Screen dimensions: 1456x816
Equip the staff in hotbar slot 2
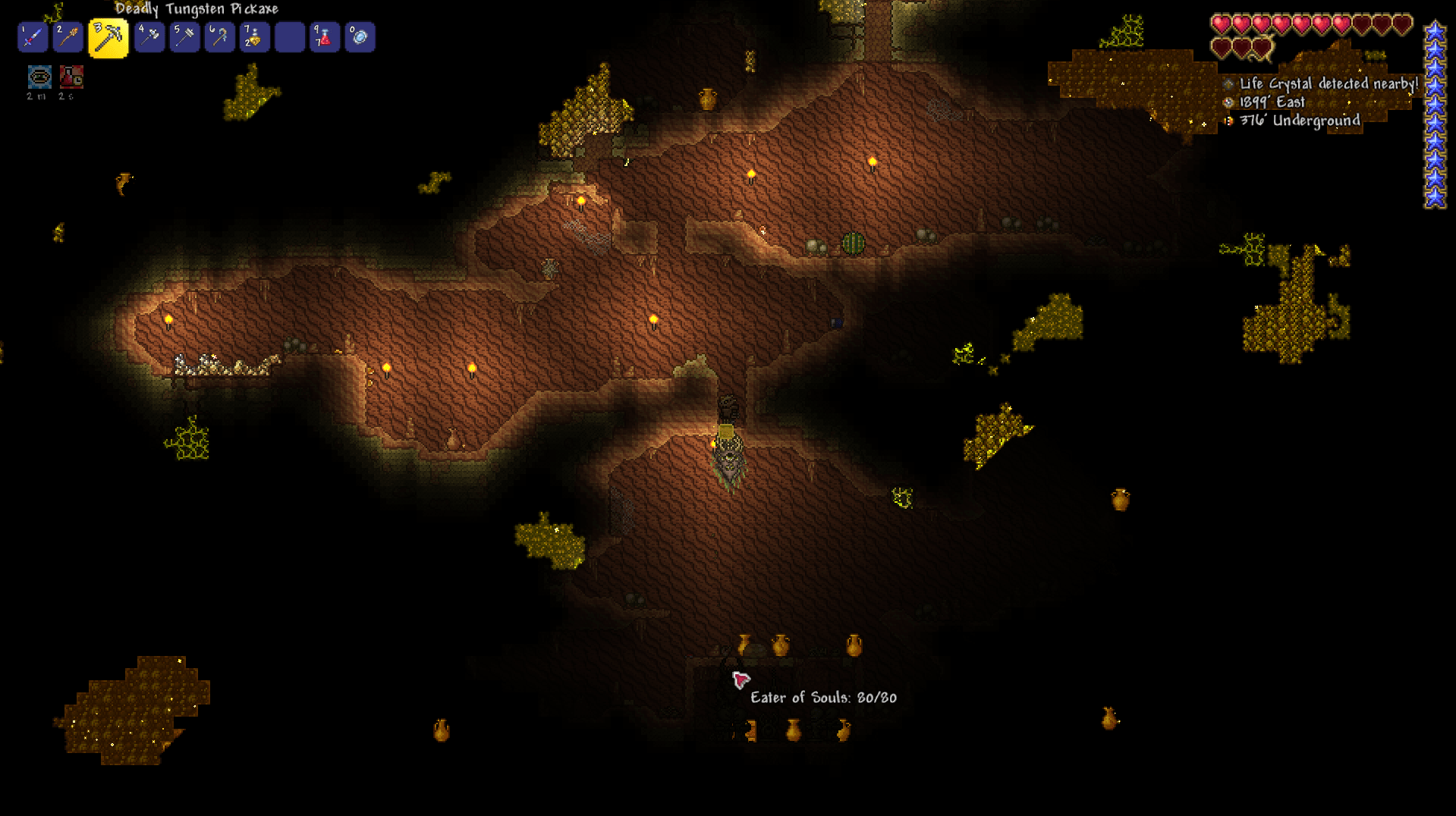68,36
